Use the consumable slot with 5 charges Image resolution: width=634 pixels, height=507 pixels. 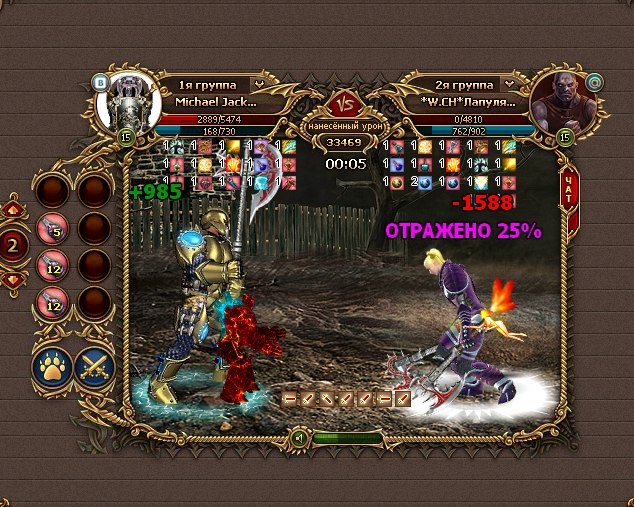tap(52, 231)
